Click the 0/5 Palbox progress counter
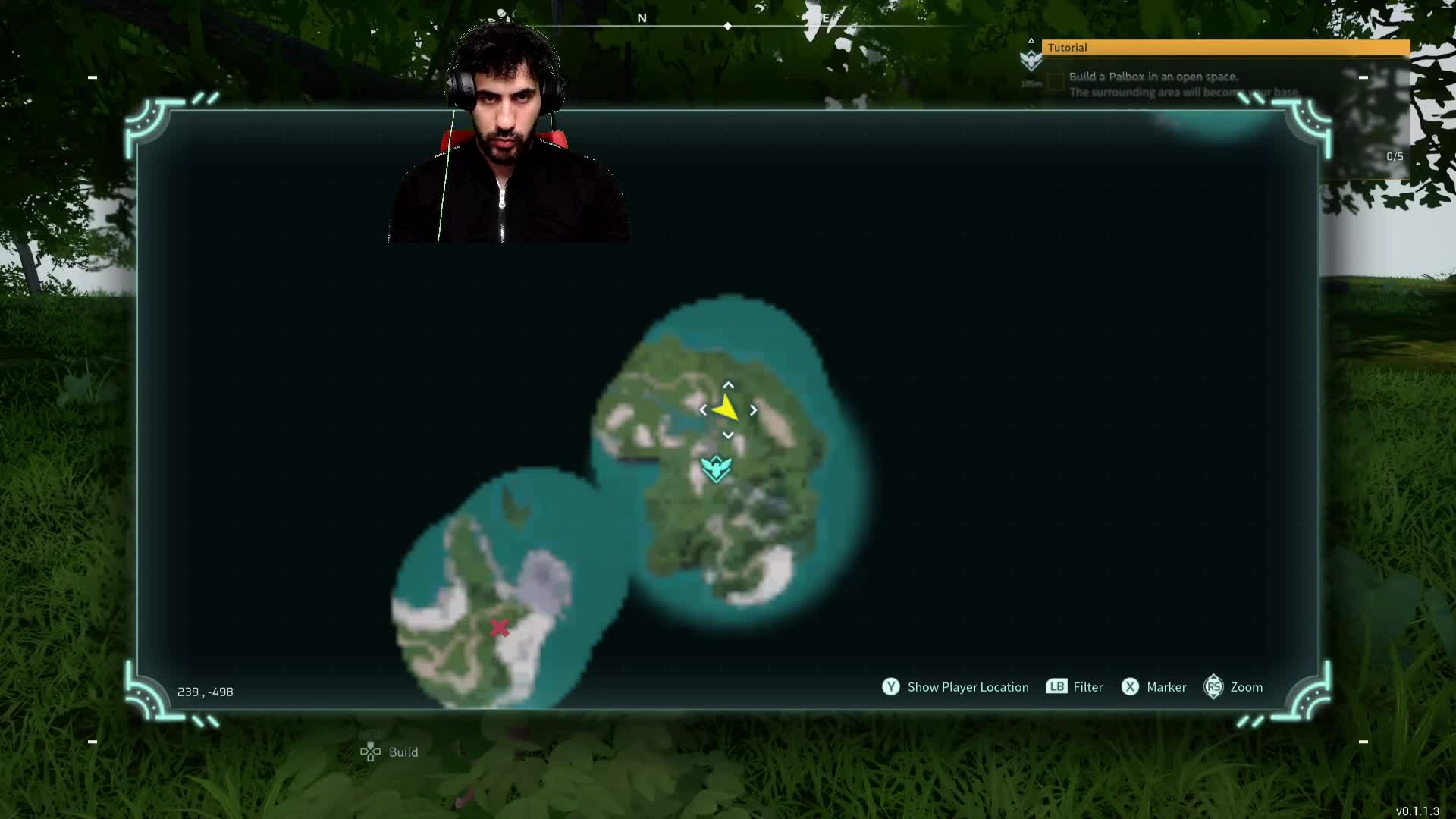This screenshot has width=1456, height=819. pos(1393,156)
